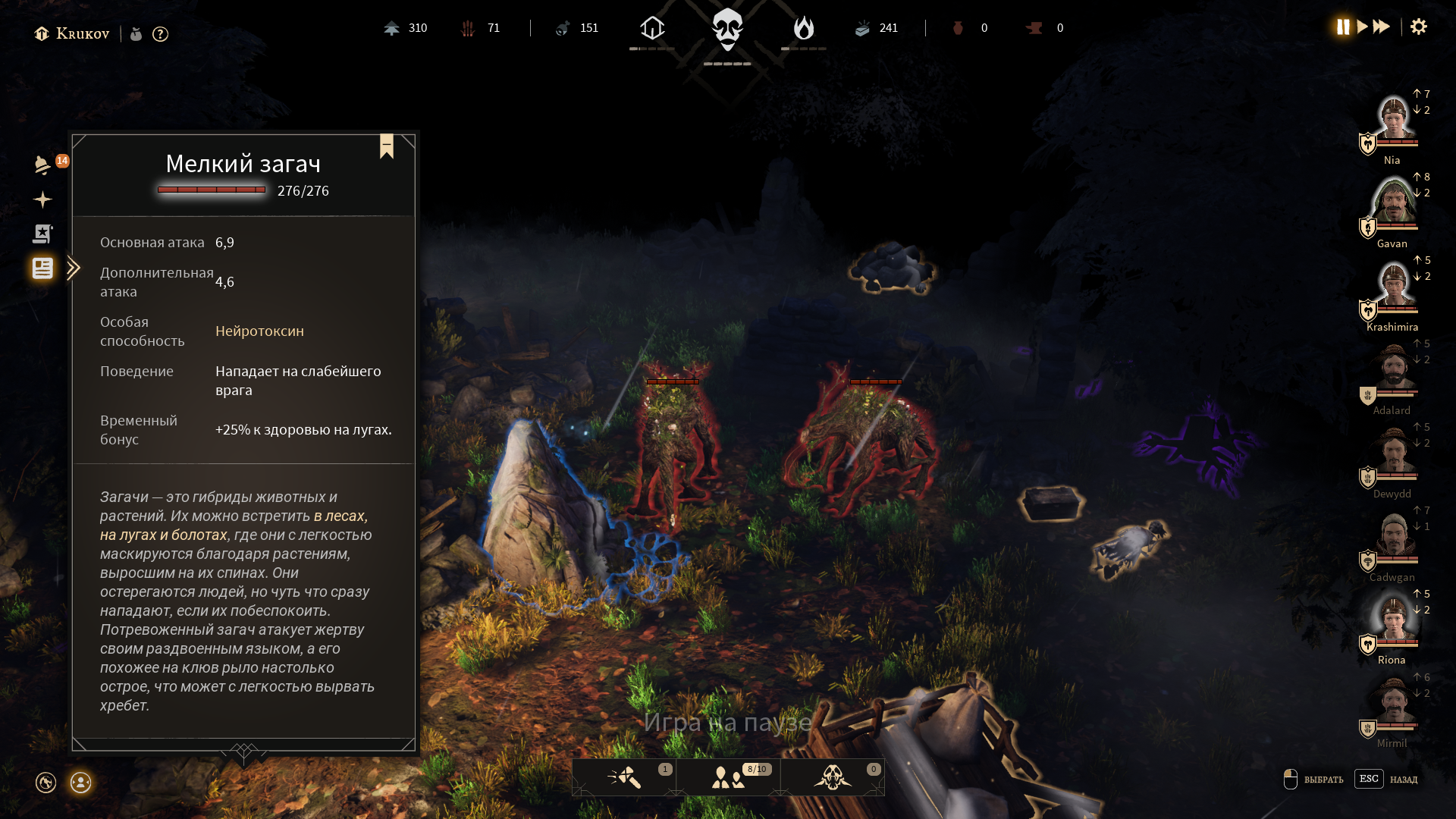Open the villagers 8/10 button
The width and height of the screenshot is (1456, 819).
tap(729, 777)
